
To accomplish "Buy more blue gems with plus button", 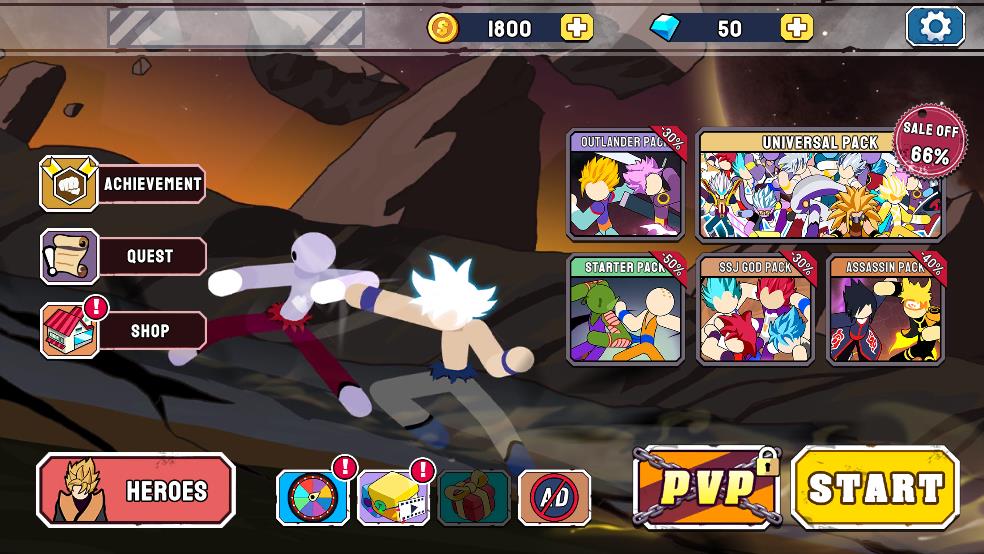I will (x=796, y=28).
